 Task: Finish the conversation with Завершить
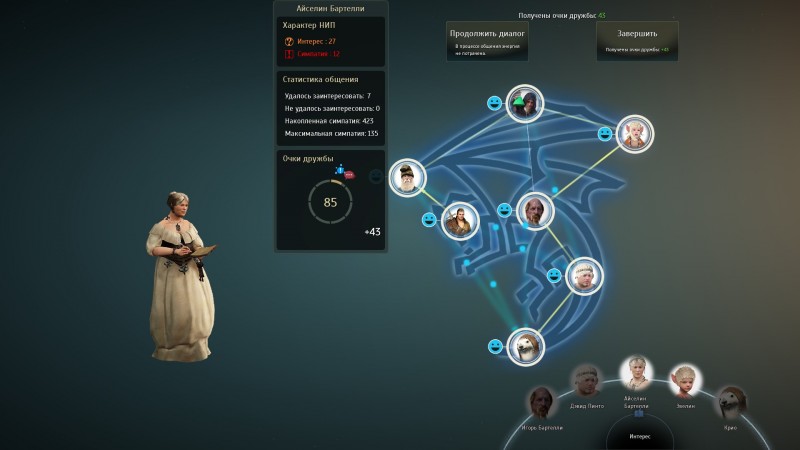point(637,41)
